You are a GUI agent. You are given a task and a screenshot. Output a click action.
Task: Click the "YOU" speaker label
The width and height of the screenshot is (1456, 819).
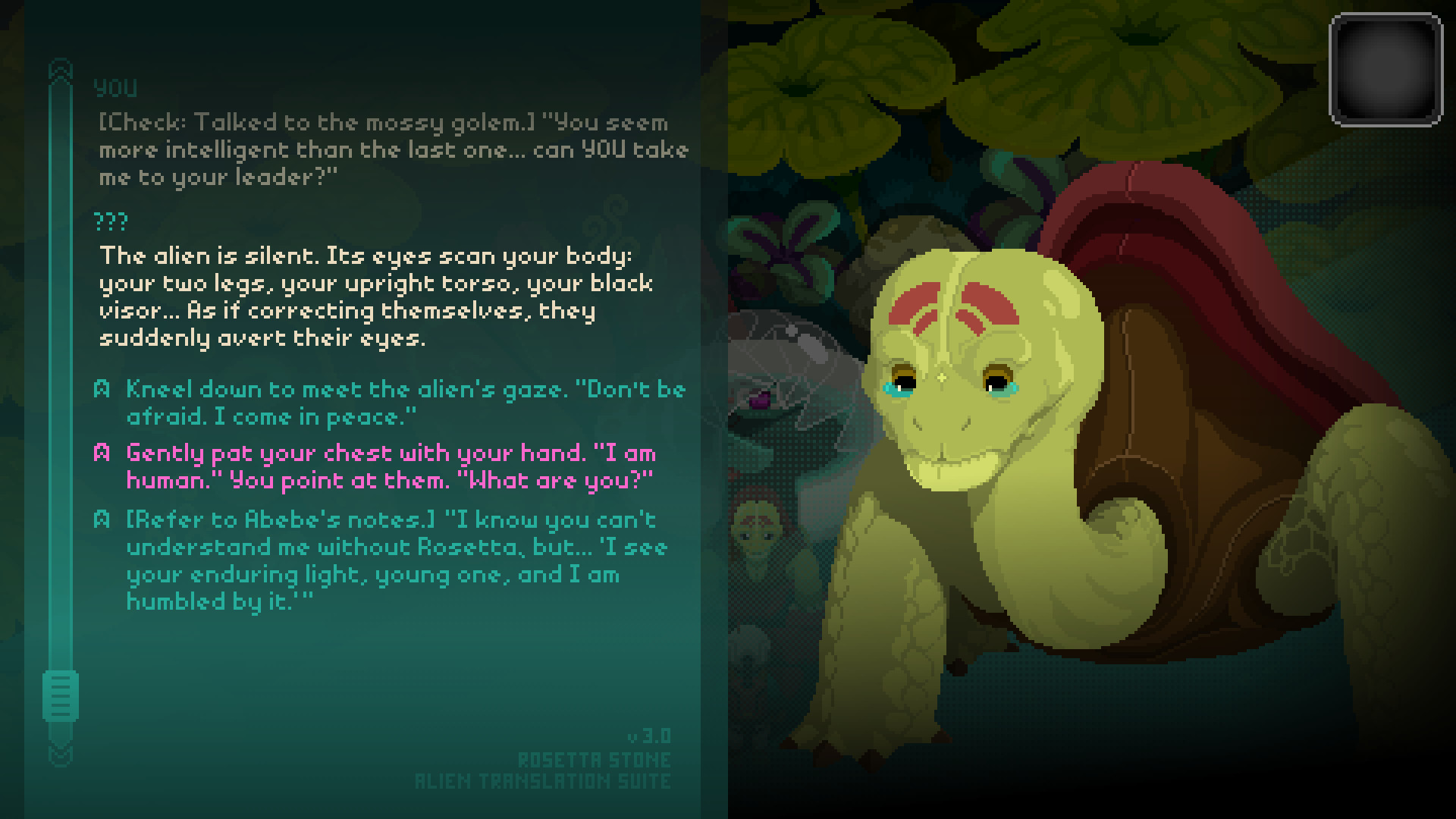pos(115,89)
